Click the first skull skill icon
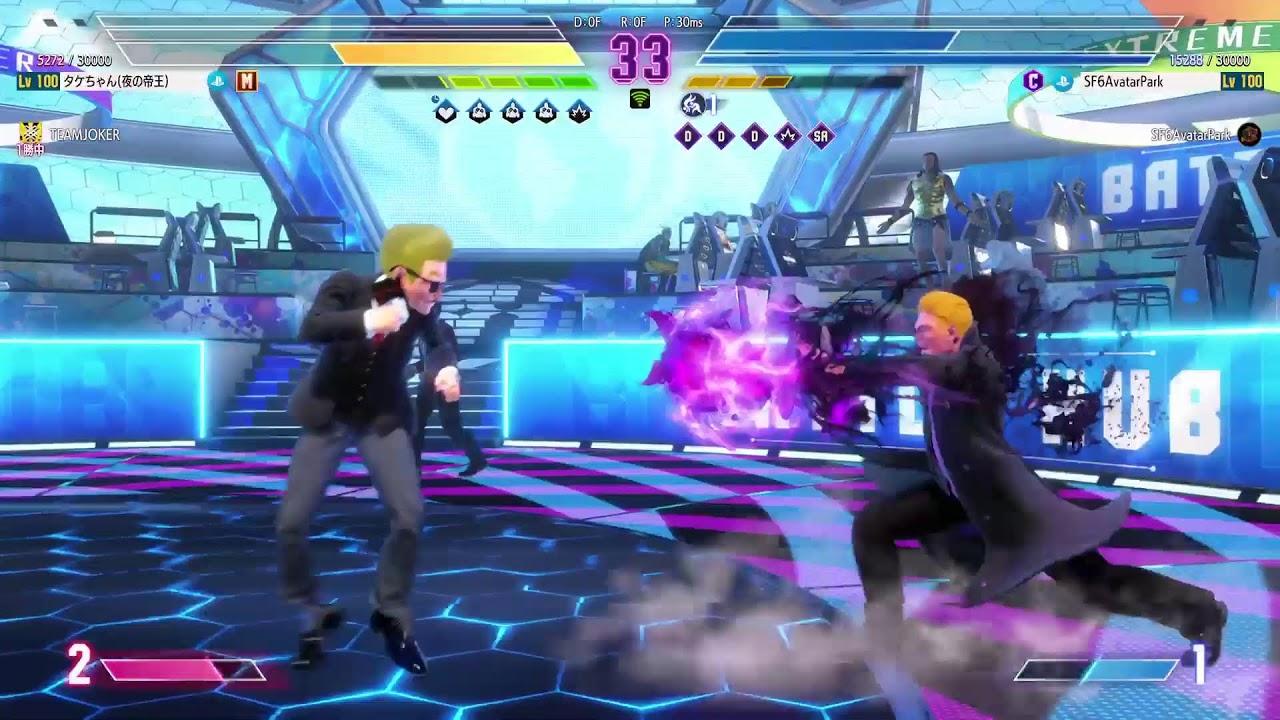 point(479,111)
